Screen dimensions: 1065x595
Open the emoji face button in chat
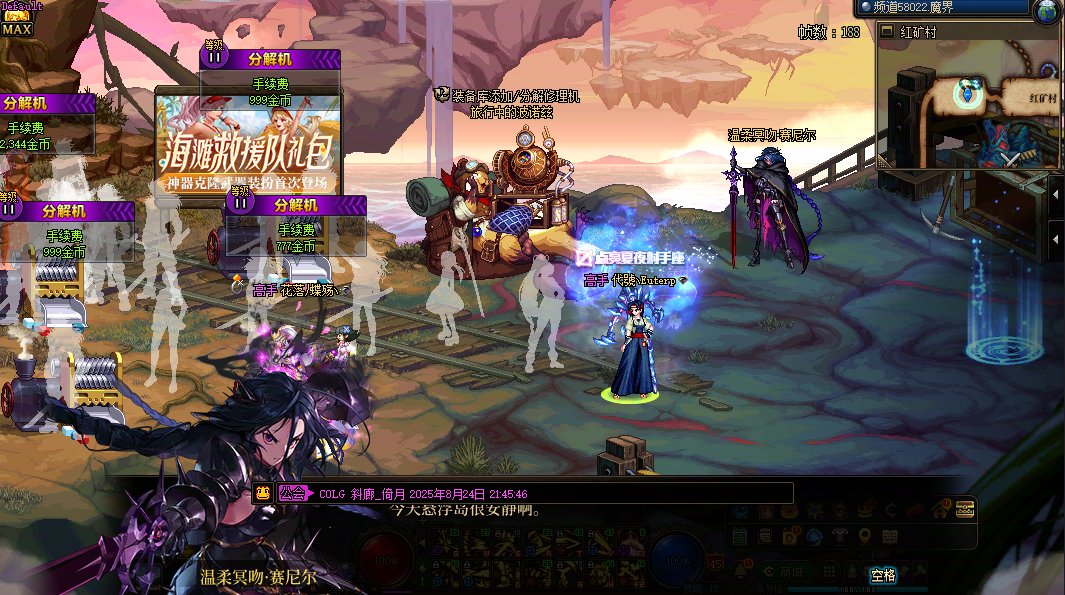(x=263, y=492)
